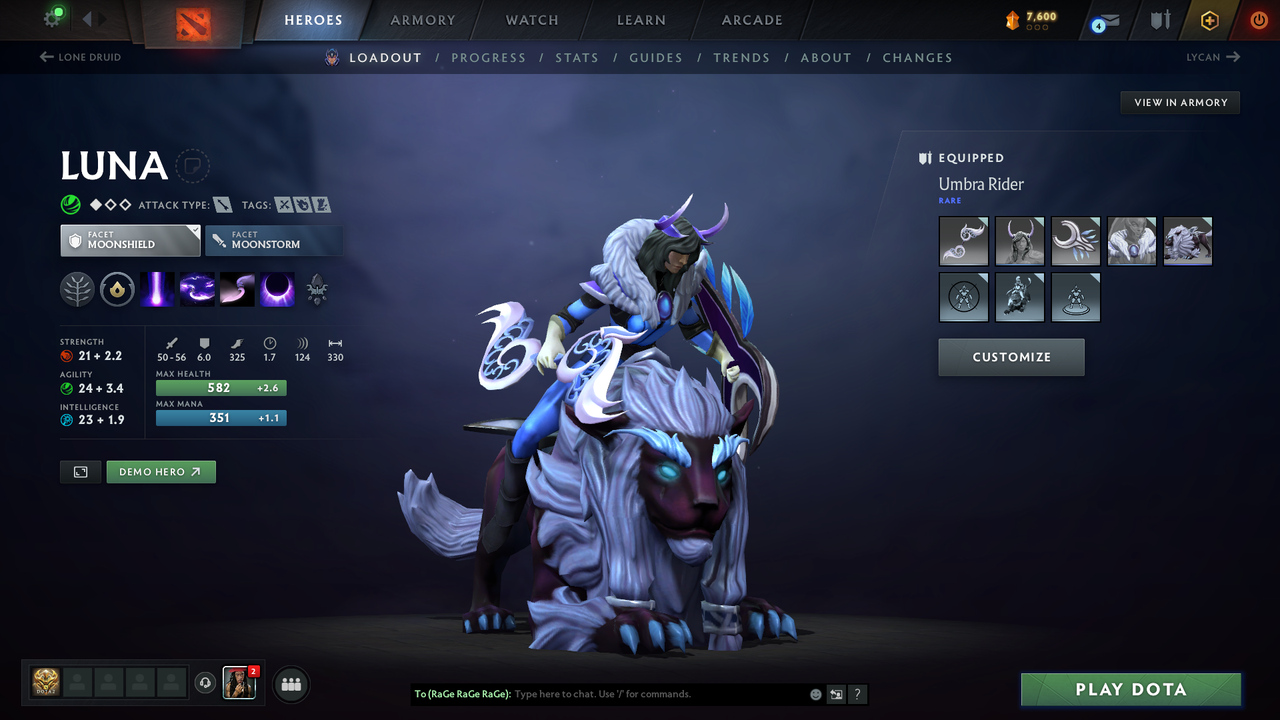Switch to the ARCADE tab
This screenshot has width=1280, height=720.
pyautogui.click(x=751, y=20)
